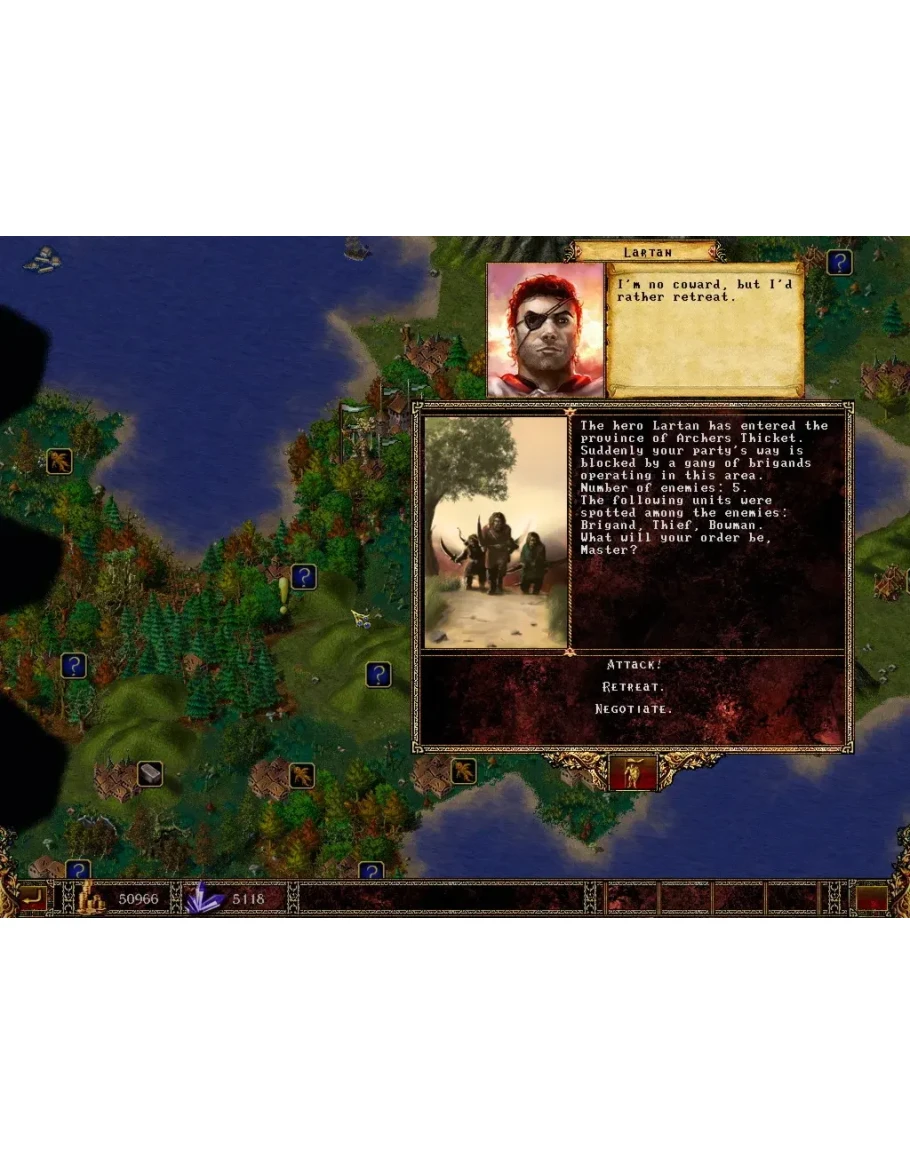Select the yellow exclamation mark map marker
This screenshot has height=1155, width=910.
[x=283, y=594]
